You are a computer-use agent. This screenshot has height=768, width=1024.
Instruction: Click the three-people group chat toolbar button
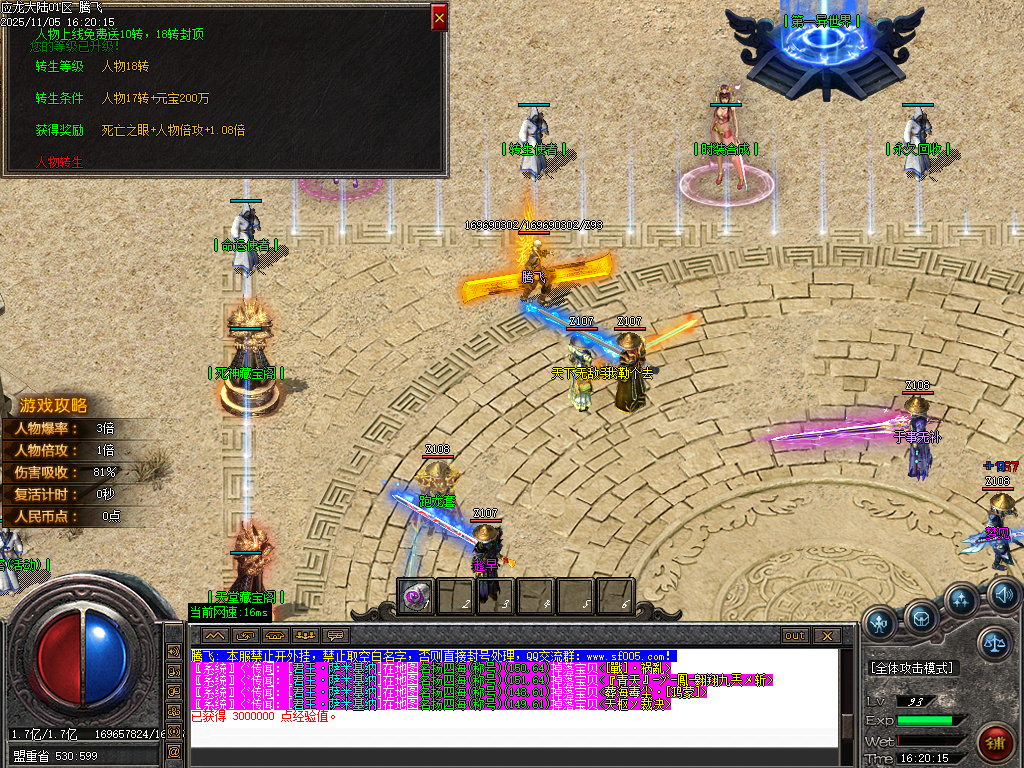(x=305, y=636)
